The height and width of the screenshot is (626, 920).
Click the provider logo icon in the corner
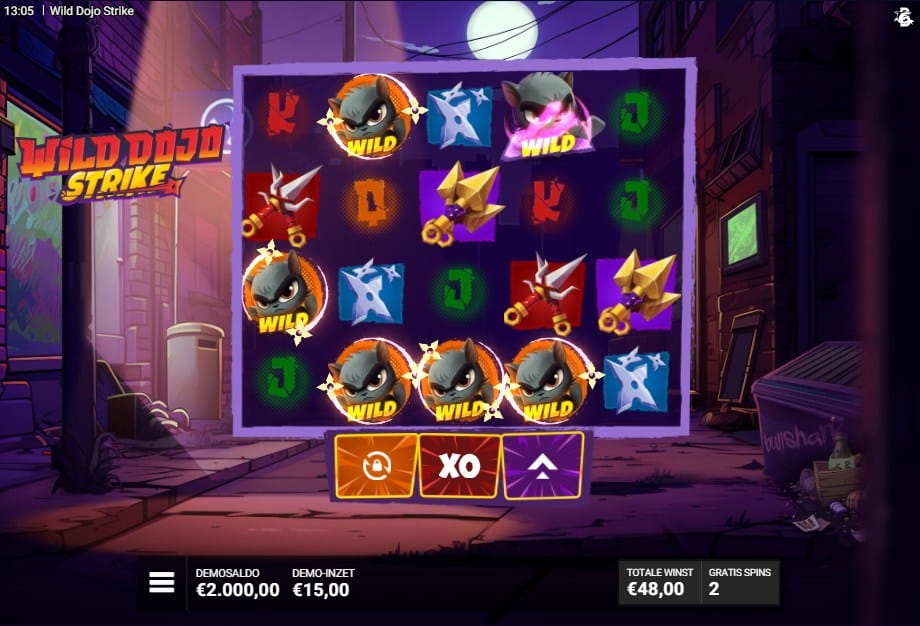[x=903, y=16]
